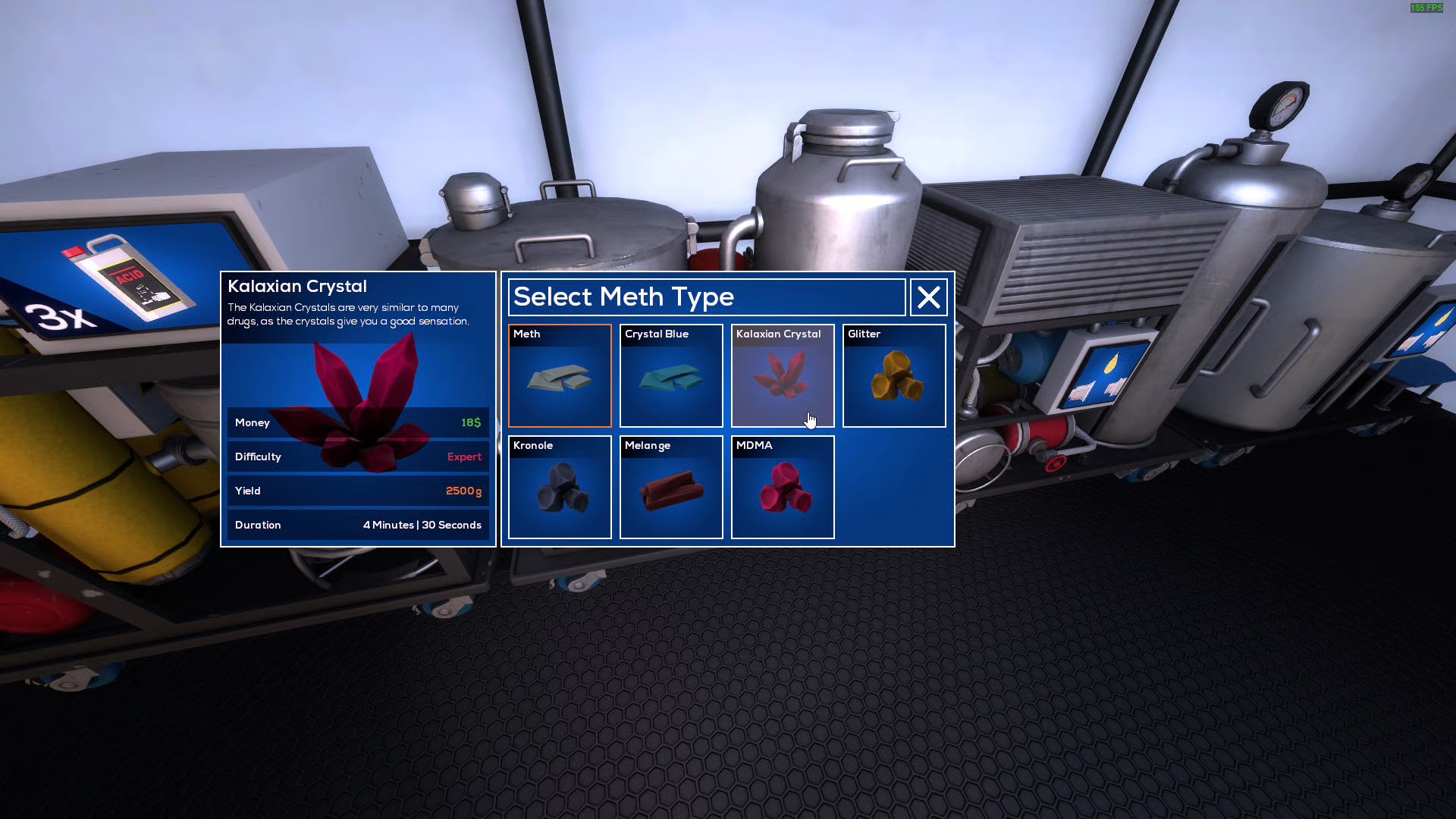
Task: Select the Glitter meth type
Action: point(894,376)
